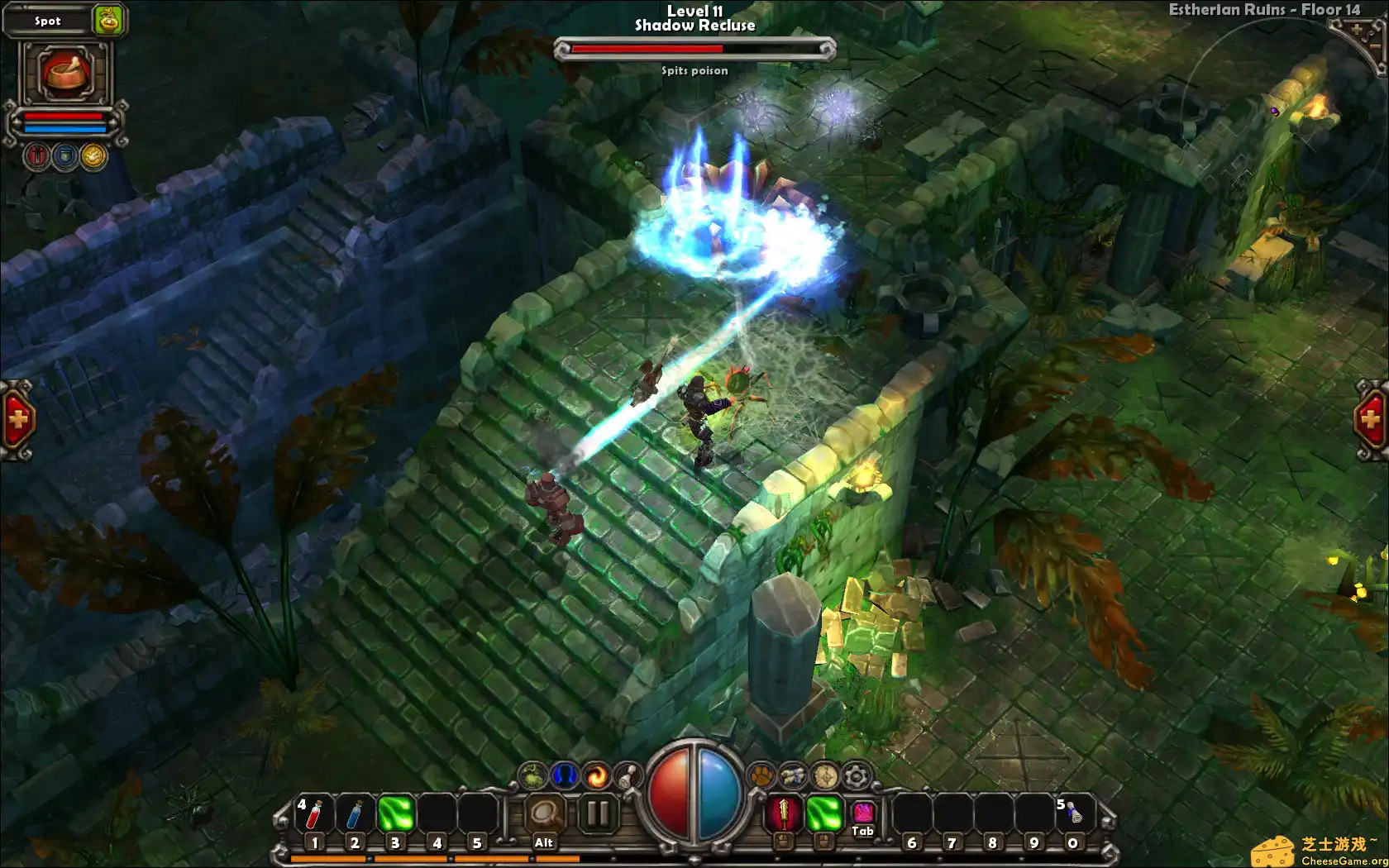
Task: Open the pet panel via the paw icon
Action: click(761, 775)
